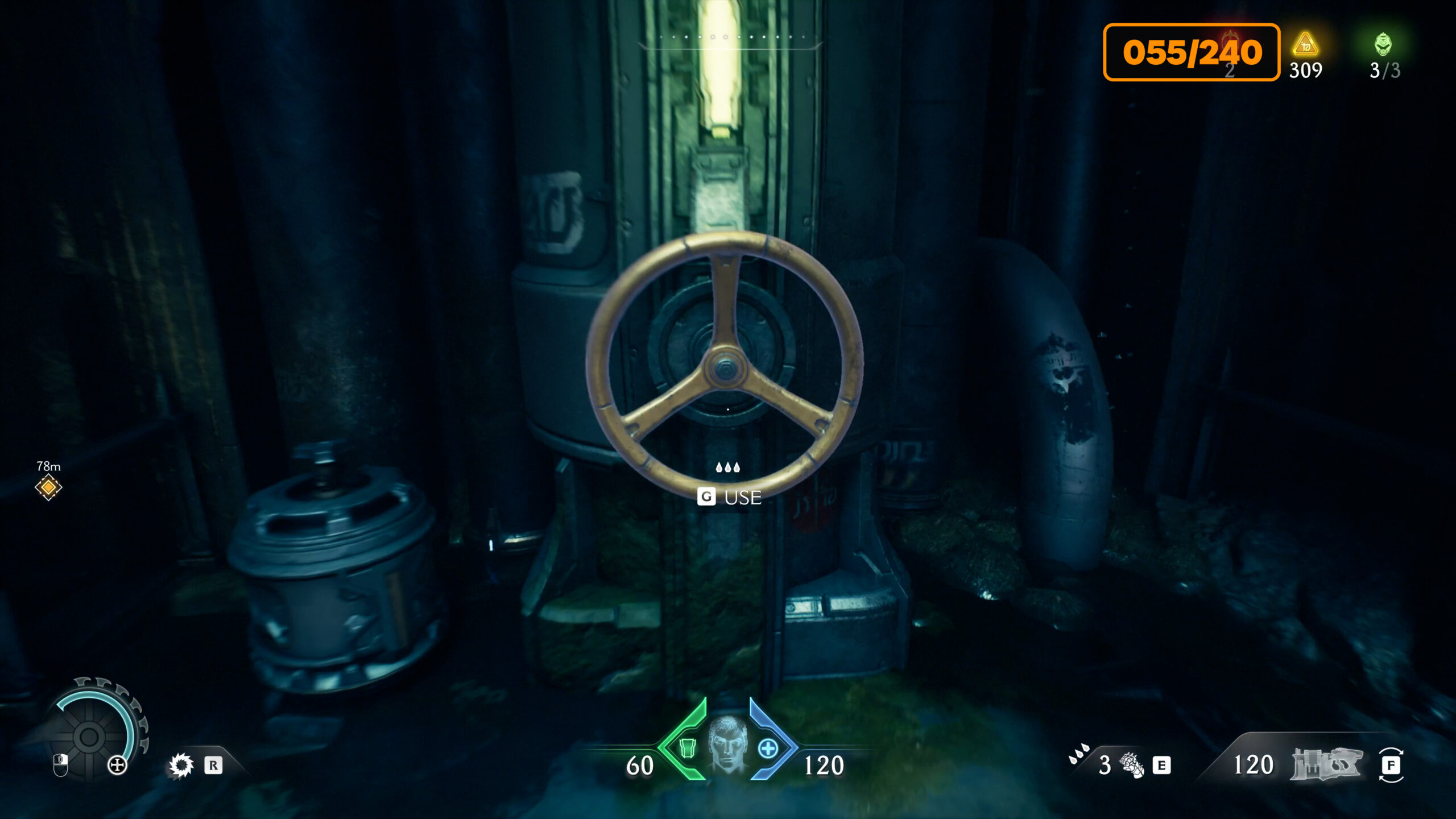The height and width of the screenshot is (819, 1456).
Task: Activate the spiked shield rune icon
Action: tap(181, 766)
